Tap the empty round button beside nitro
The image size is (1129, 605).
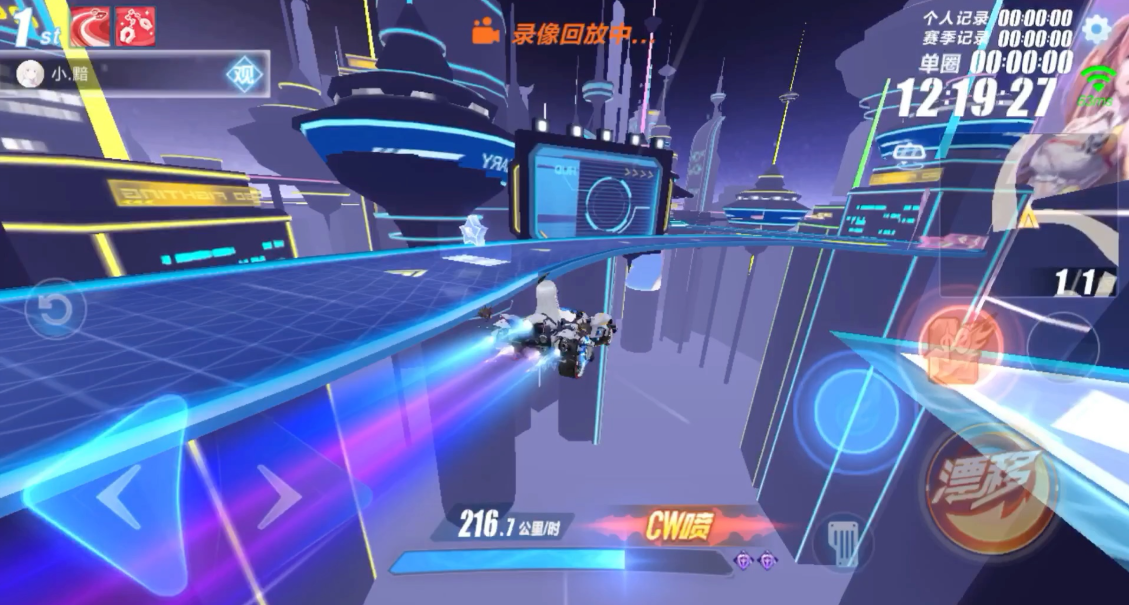click(x=1064, y=345)
